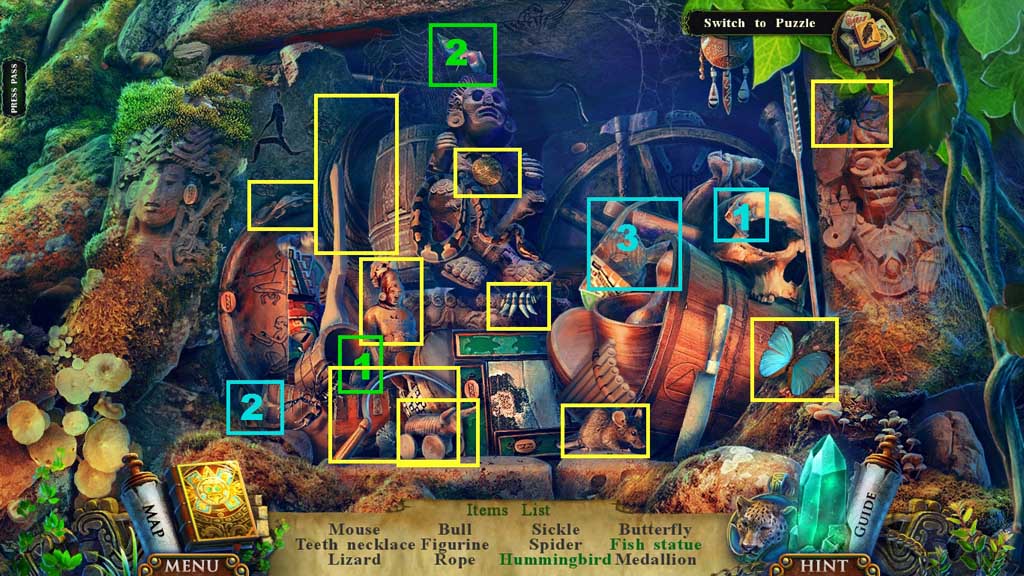The width and height of the screenshot is (1024, 576).
Task: Choose Hummingbird in the items list
Action: click(x=555, y=560)
